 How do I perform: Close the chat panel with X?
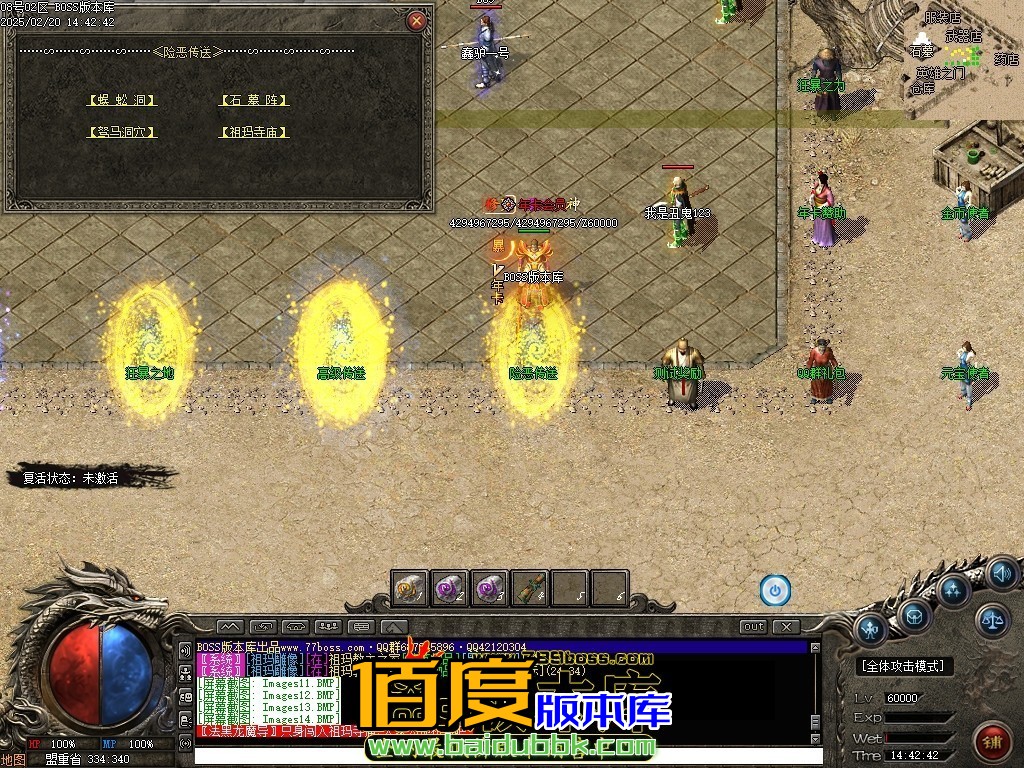coord(787,627)
